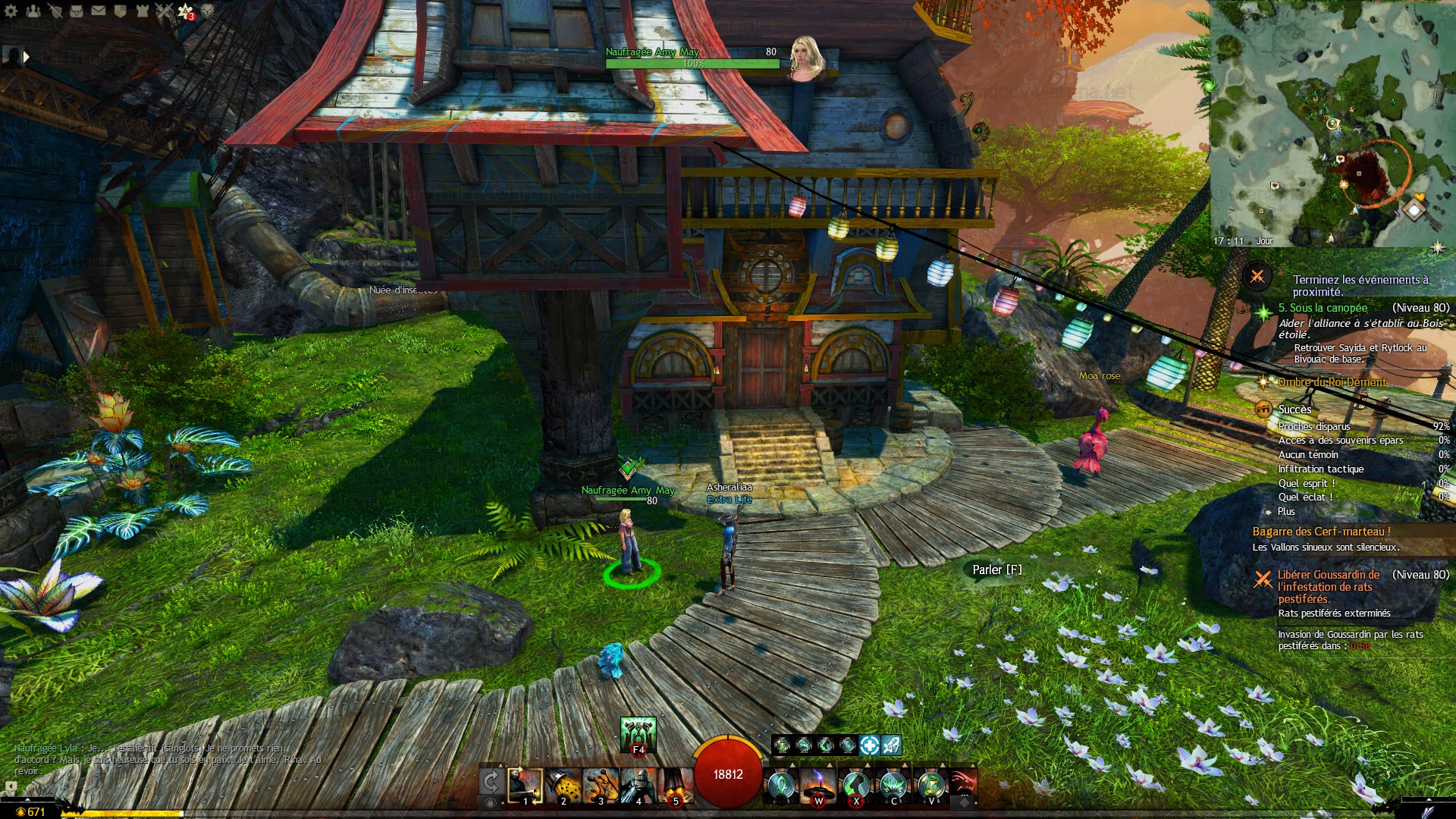Click the weapon swap arrow button
1456x819 pixels.
tap(491, 781)
